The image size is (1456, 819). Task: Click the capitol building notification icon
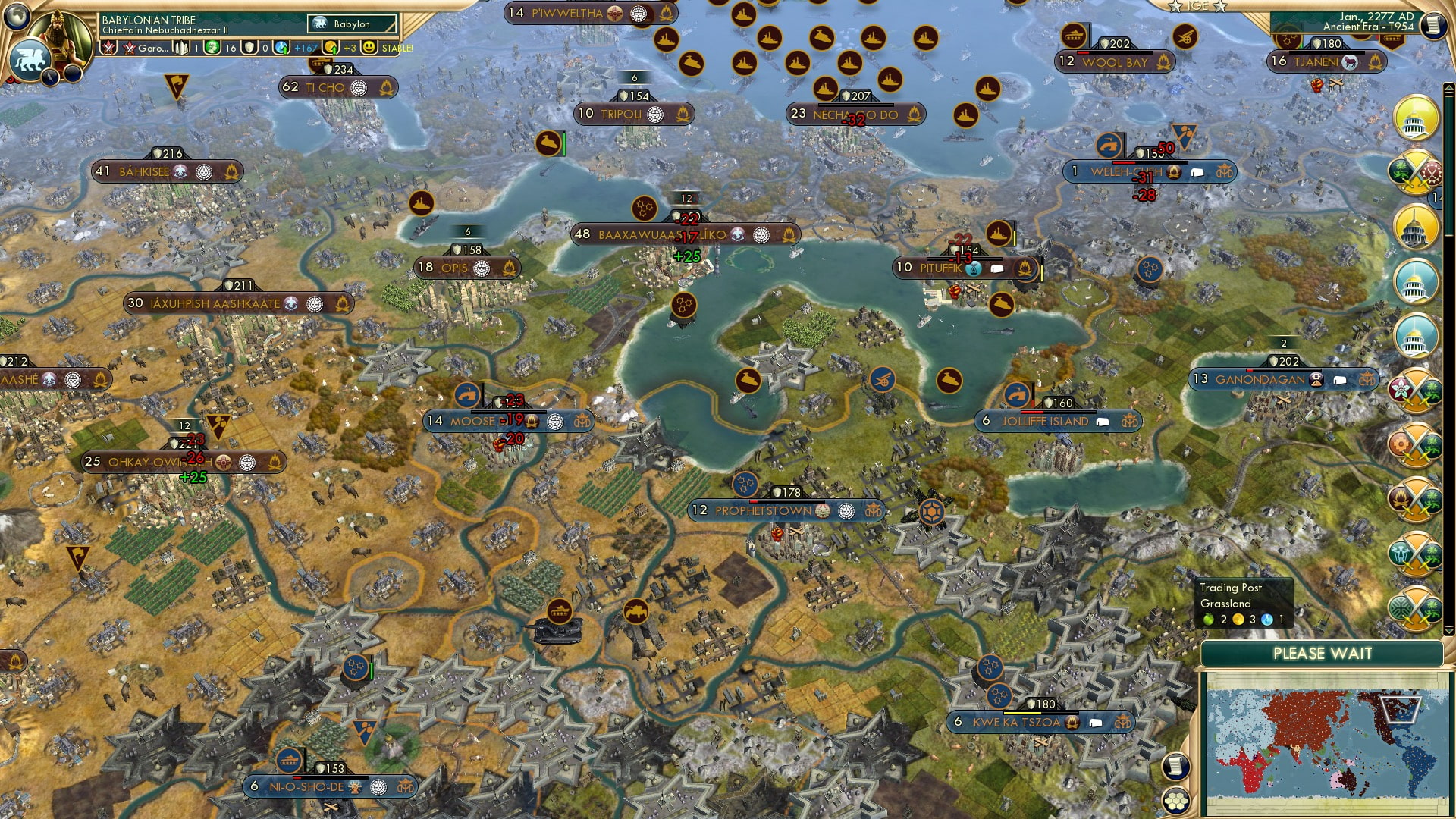point(1417,118)
